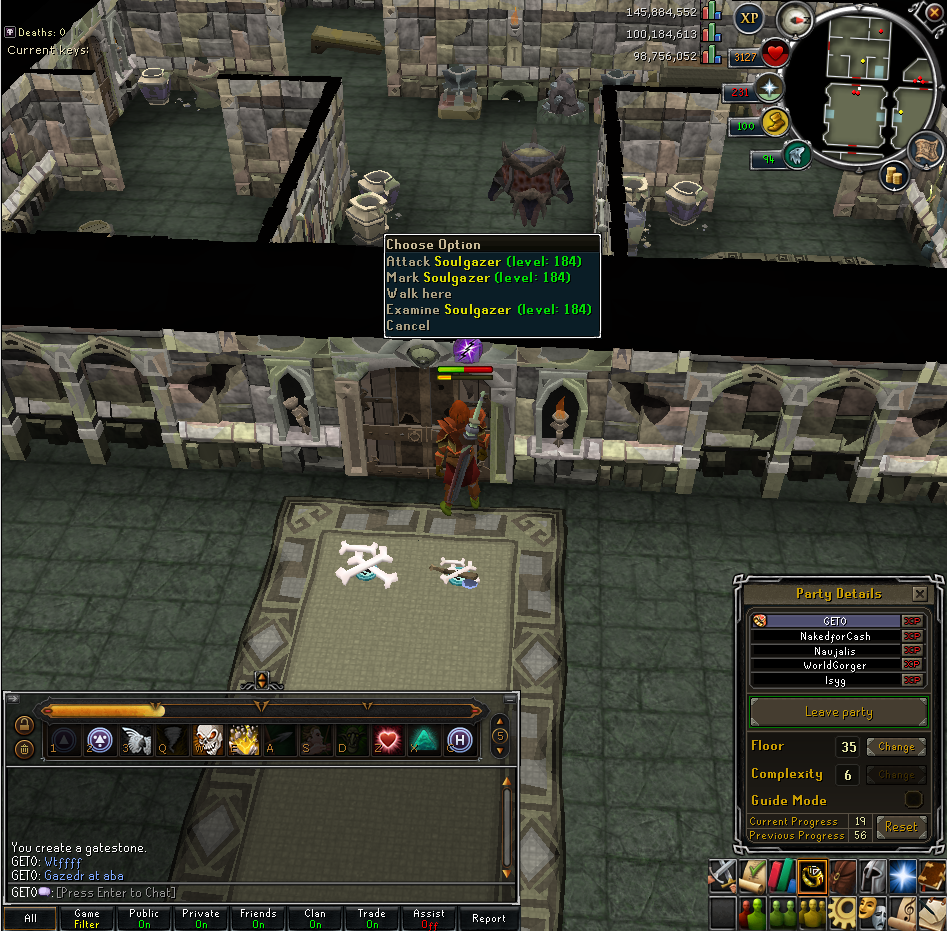Activate quick prayers via the prayer orb
This screenshot has width=947, height=931.
click(770, 89)
